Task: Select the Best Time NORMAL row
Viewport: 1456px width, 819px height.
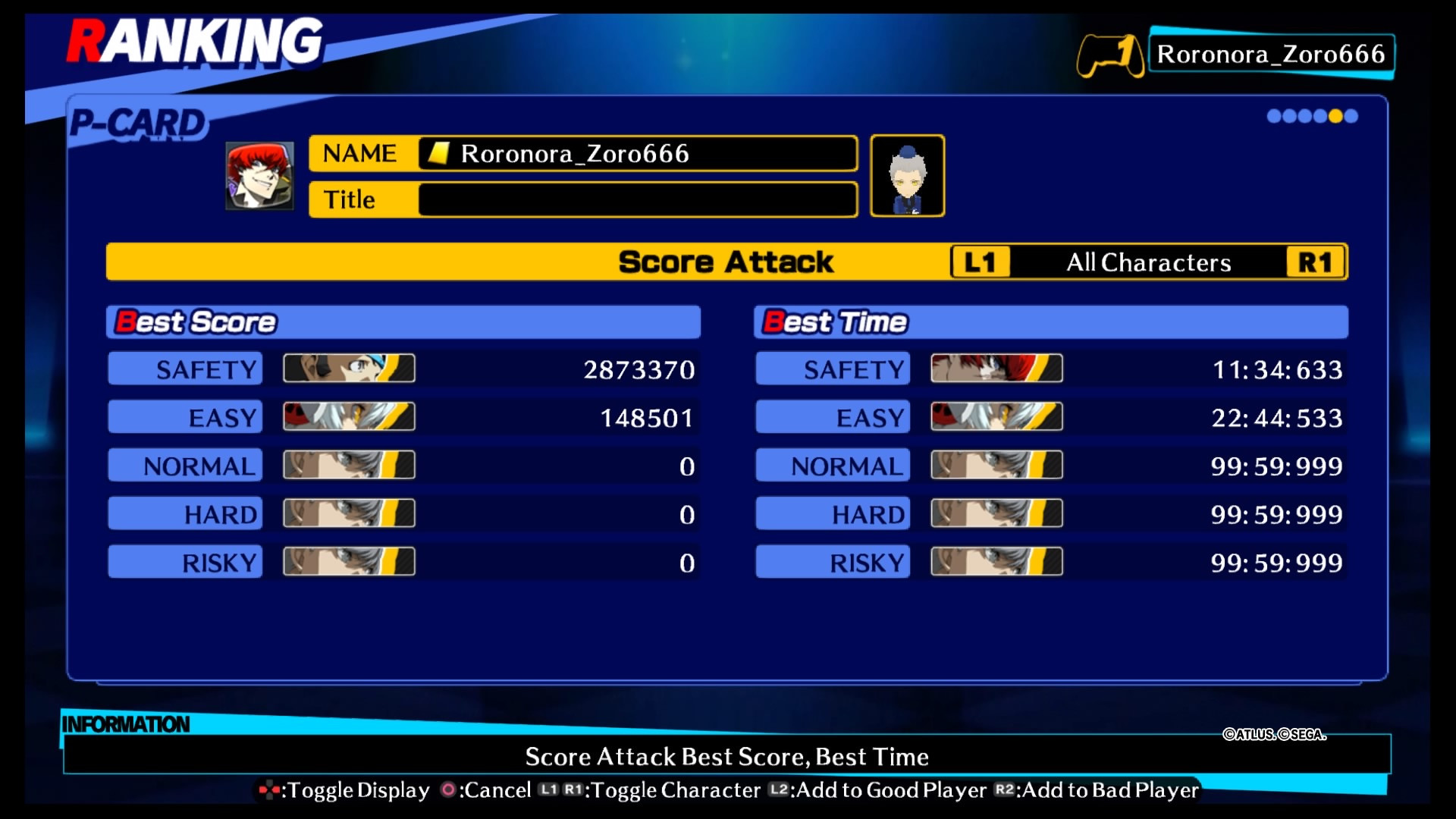Action: click(1051, 466)
